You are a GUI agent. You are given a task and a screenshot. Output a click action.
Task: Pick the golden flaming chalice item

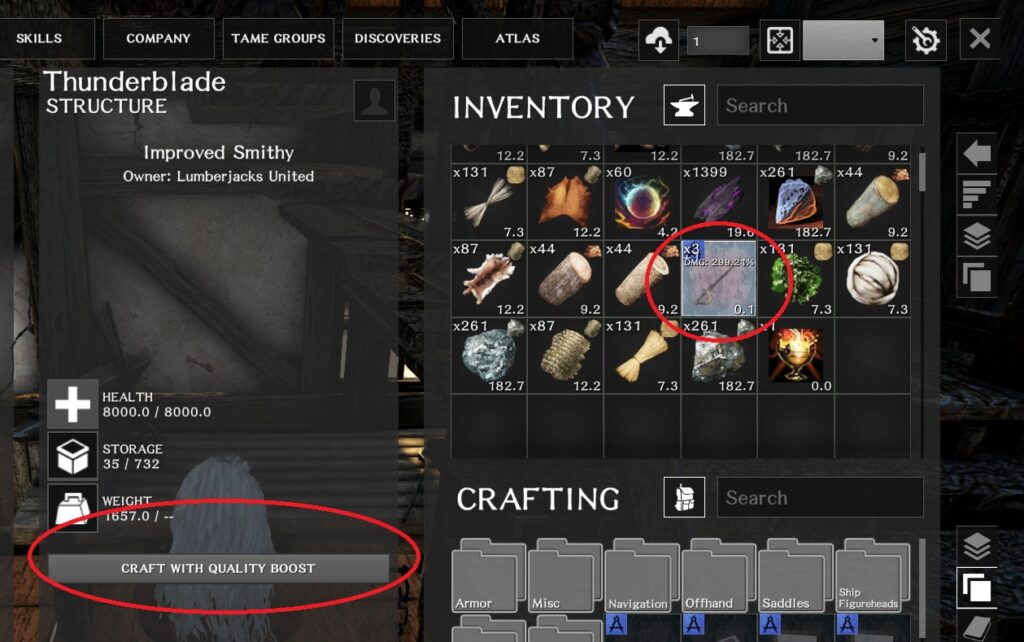tap(795, 355)
